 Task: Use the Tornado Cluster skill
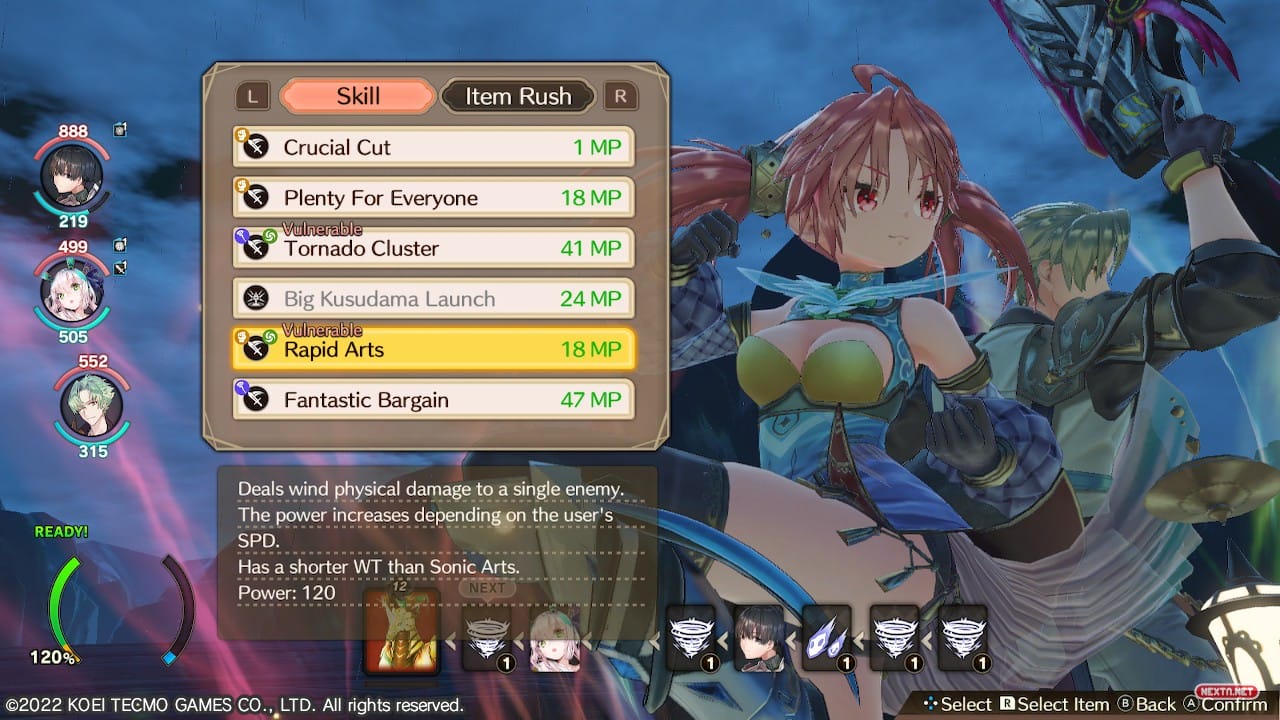pyautogui.click(x=433, y=248)
